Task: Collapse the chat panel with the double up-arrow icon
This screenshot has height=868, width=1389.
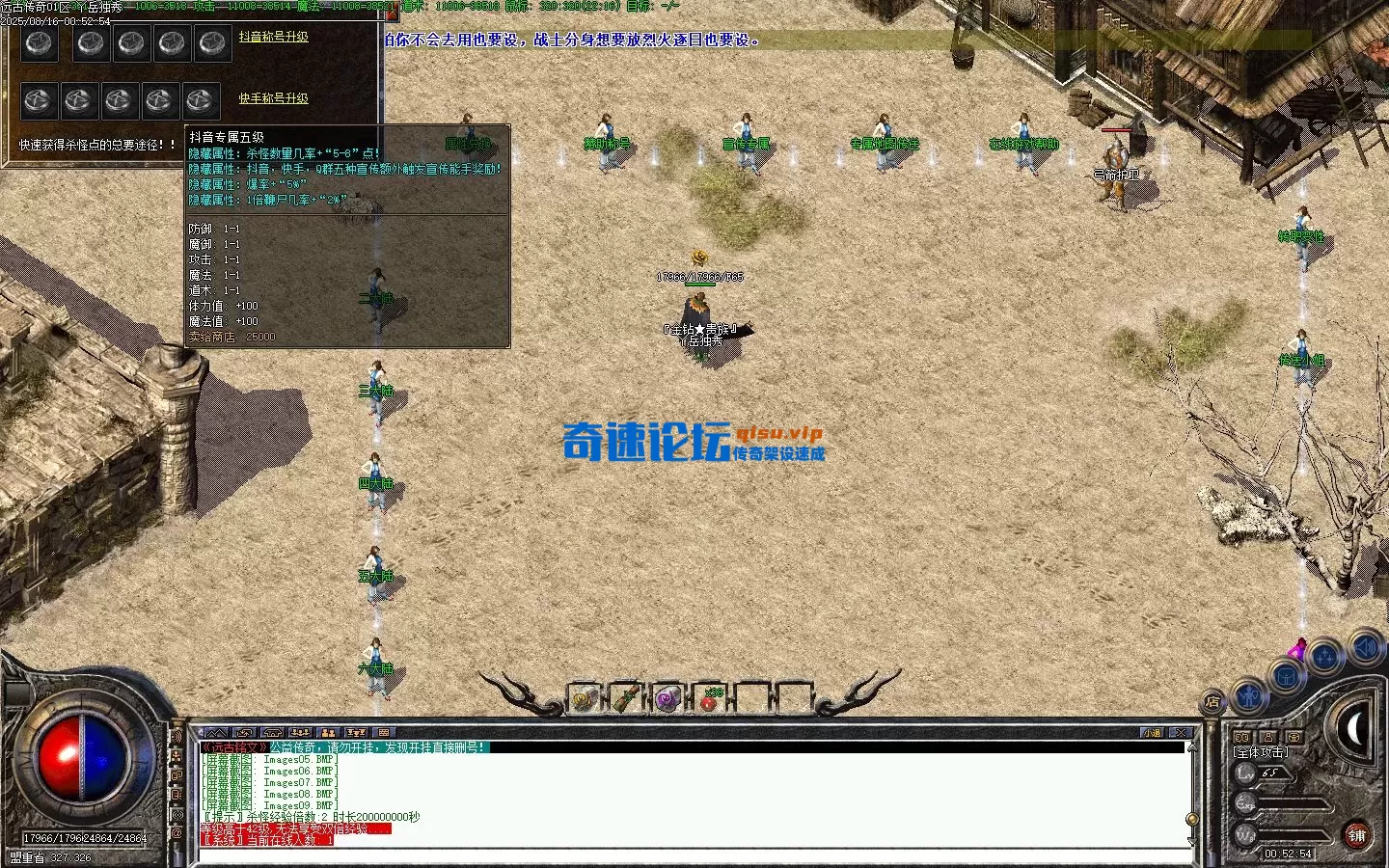Action: (x=216, y=733)
